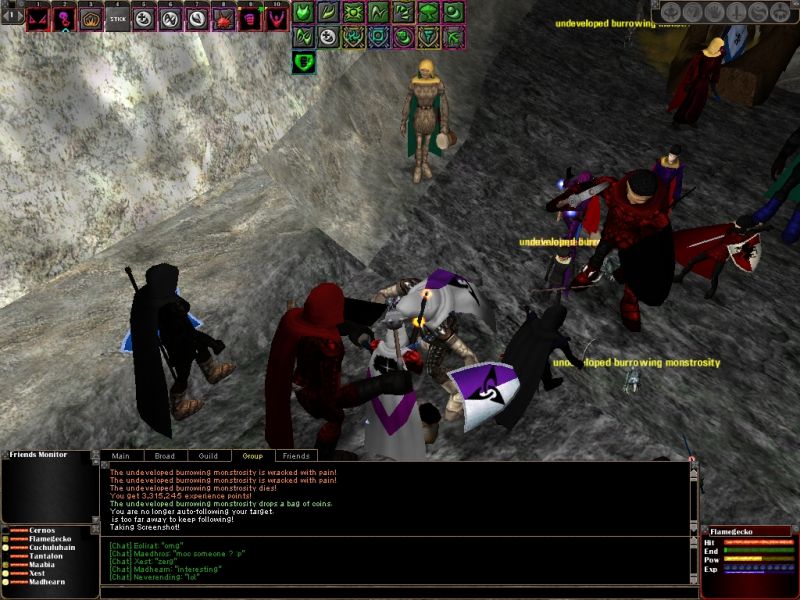Trigger the red crab hotbar ability

point(221,18)
